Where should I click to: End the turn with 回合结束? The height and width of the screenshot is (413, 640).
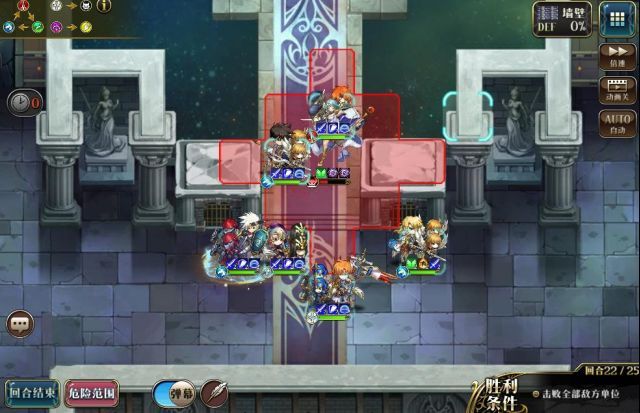pyautogui.click(x=30, y=394)
